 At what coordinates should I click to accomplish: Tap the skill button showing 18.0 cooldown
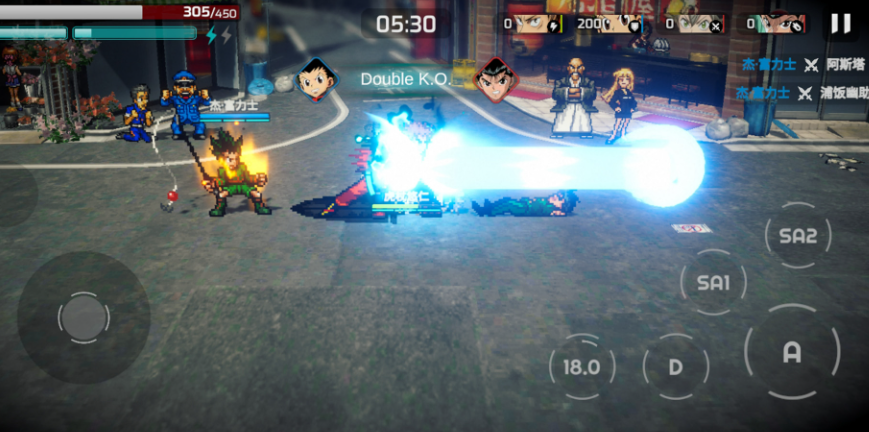click(x=582, y=366)
